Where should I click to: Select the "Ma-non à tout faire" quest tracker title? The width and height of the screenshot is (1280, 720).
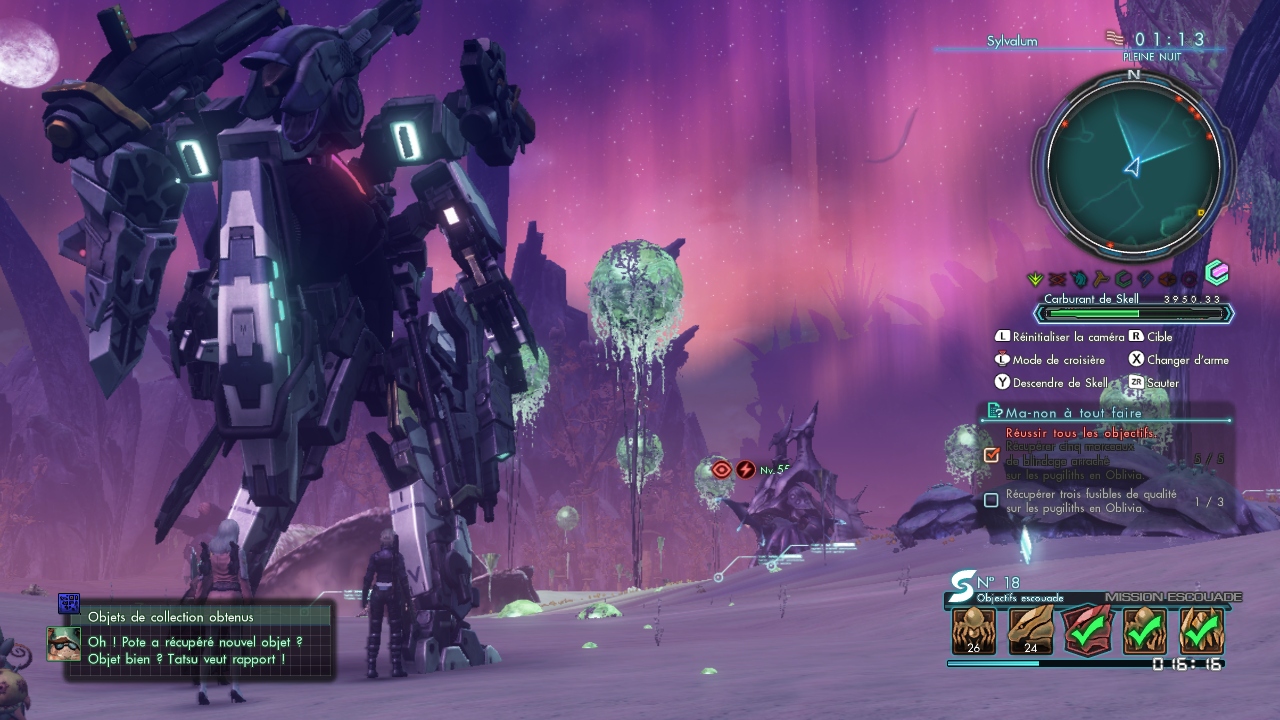pyautogui.click(x=1073, y=412)
